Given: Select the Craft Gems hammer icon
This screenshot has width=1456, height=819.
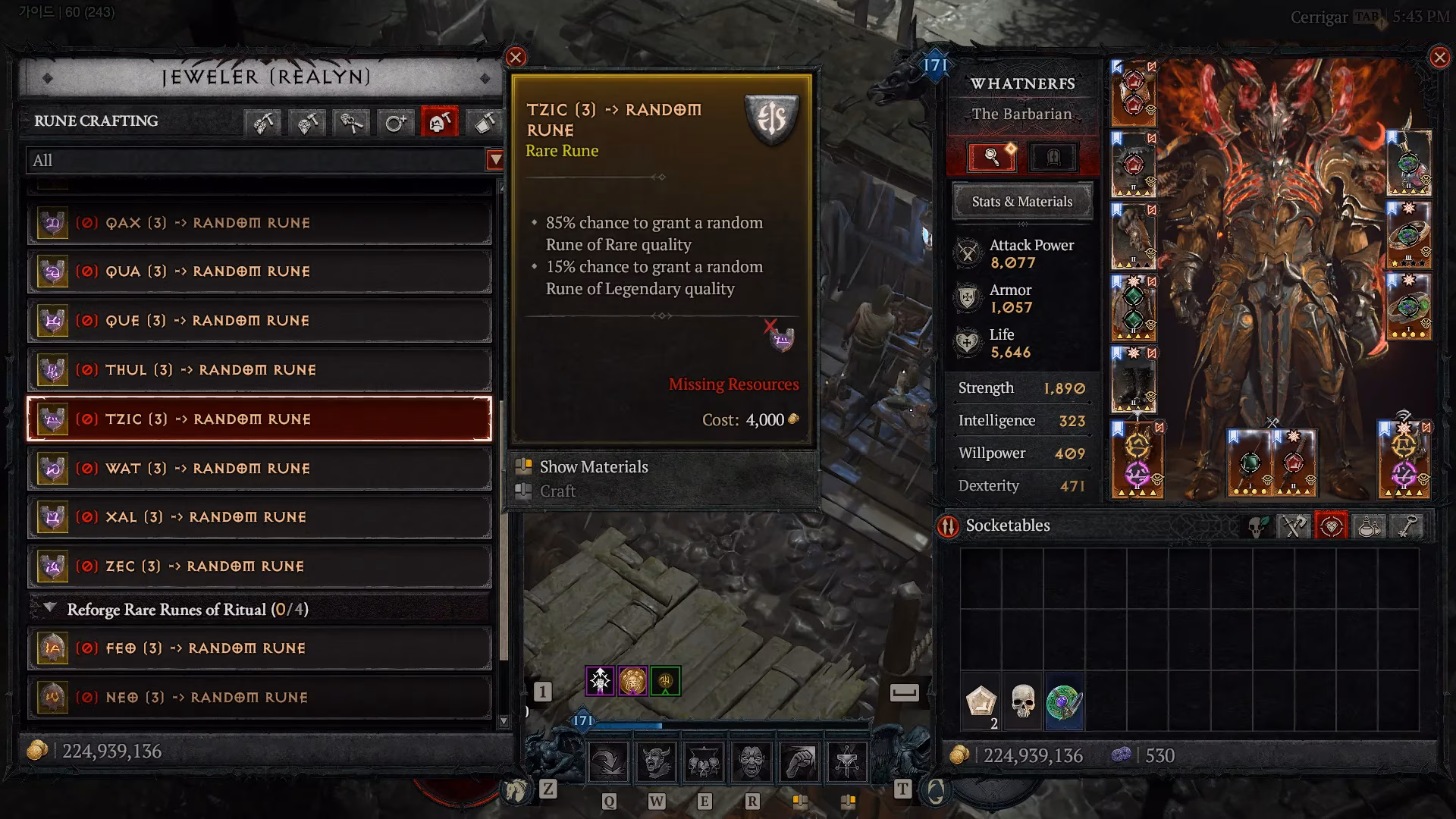Looking at the screenshot, I should (x=263, y=121).
